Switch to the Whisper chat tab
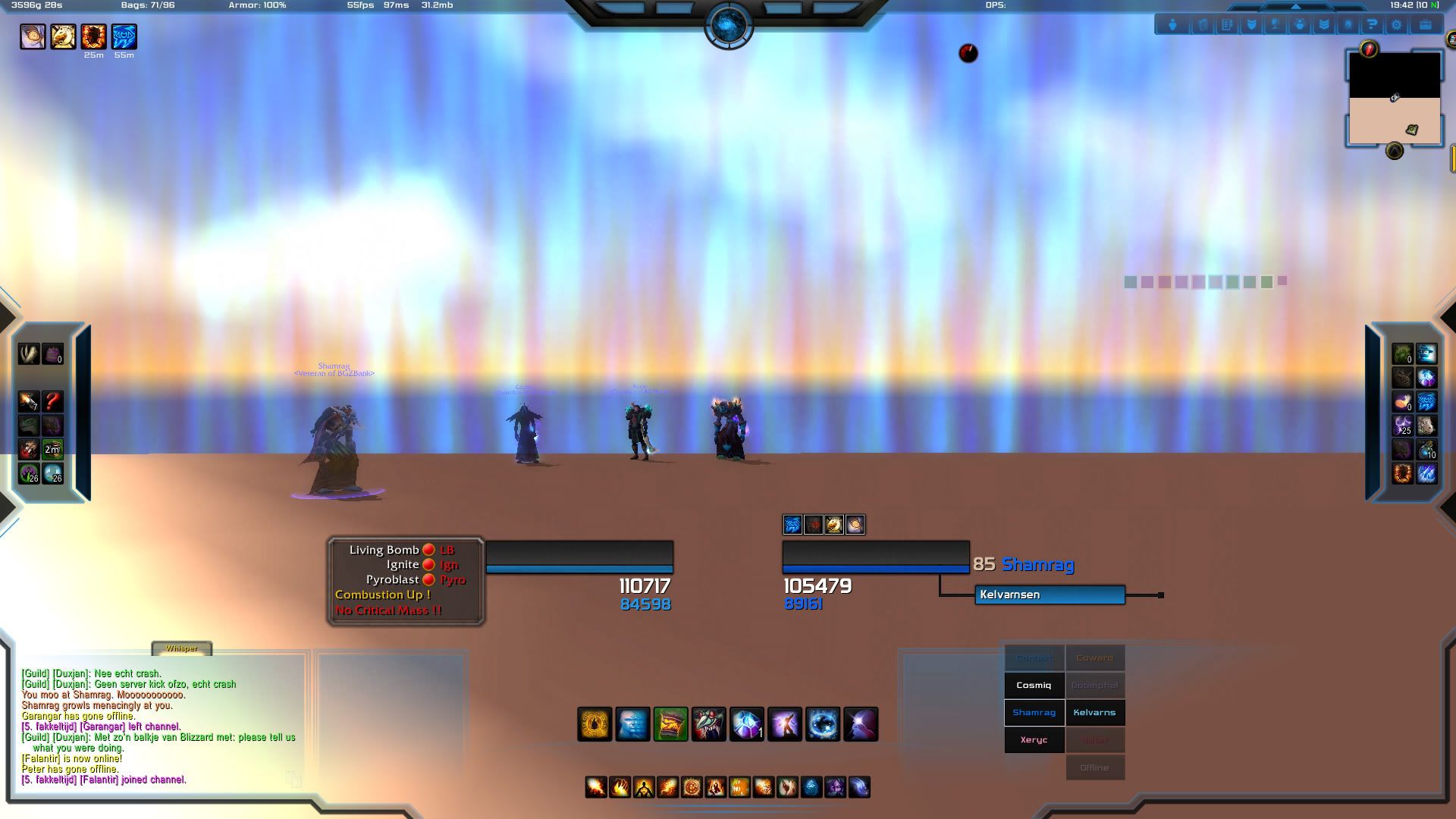 [x=182, y=649]
